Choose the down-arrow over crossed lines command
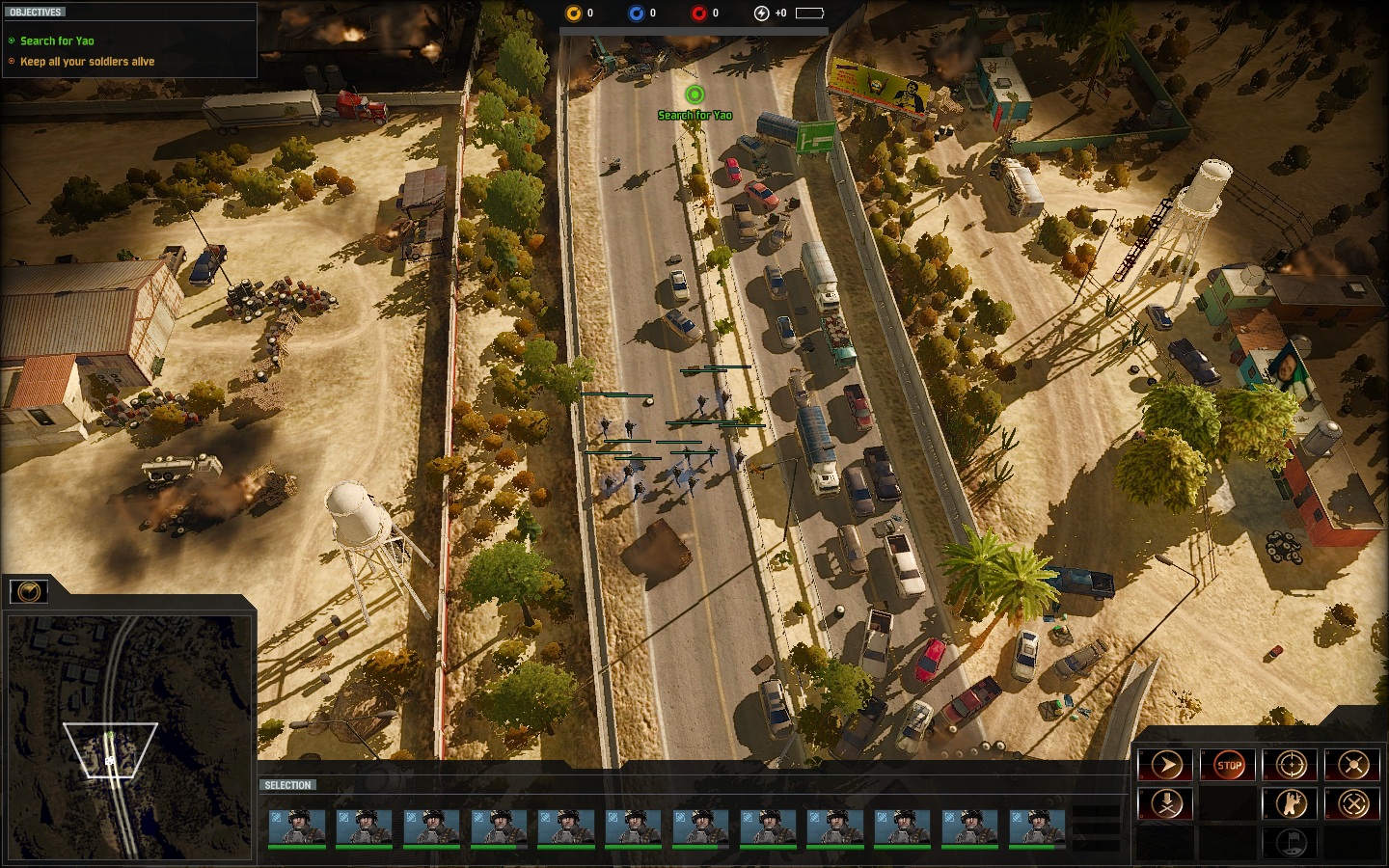 pos(1166,803)
